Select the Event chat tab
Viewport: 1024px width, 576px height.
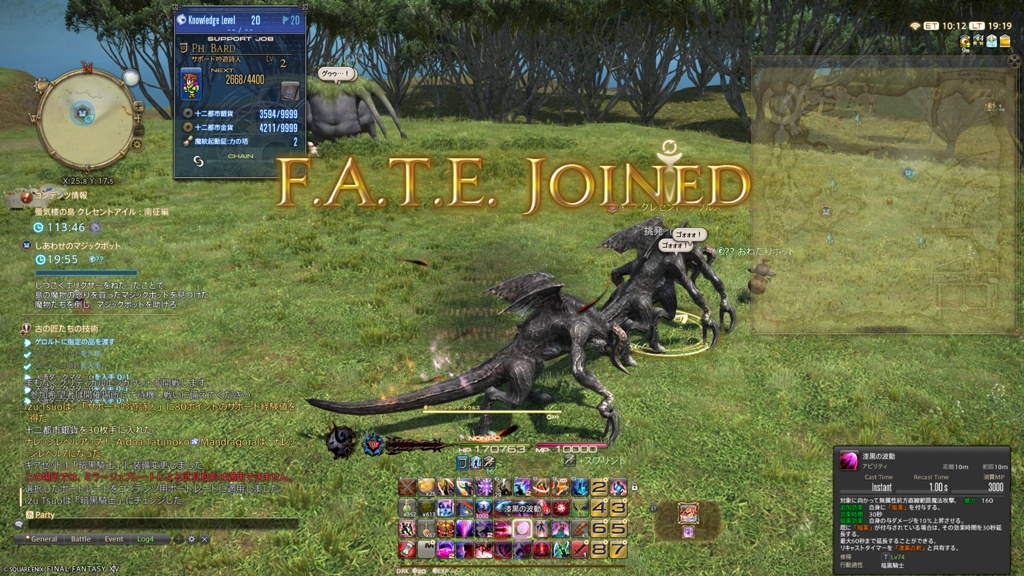tap(114, 539)
